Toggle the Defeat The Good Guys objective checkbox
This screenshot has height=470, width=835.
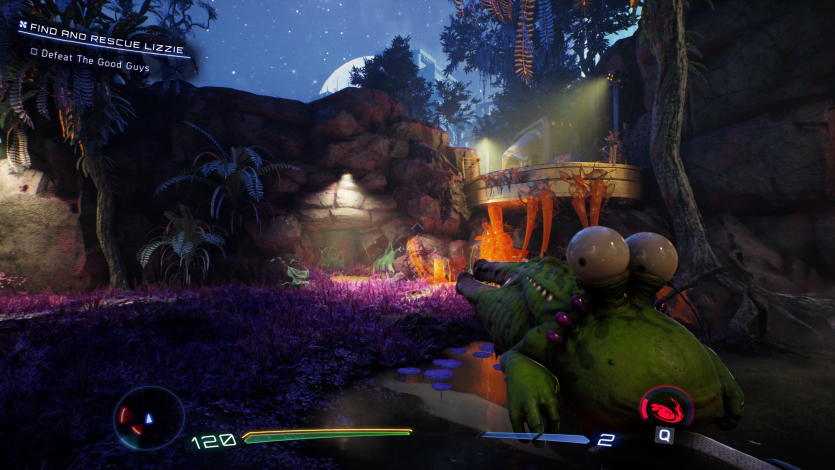tap(34, 52)
